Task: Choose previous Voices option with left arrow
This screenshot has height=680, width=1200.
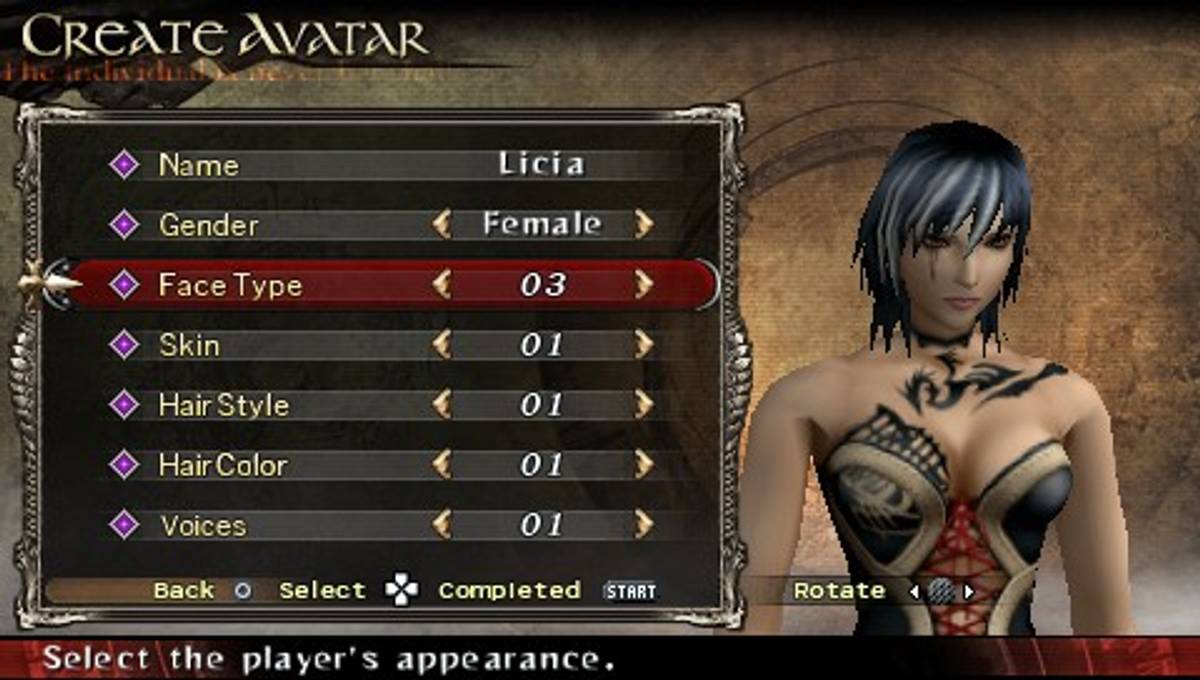Action: tap(441, 525)
